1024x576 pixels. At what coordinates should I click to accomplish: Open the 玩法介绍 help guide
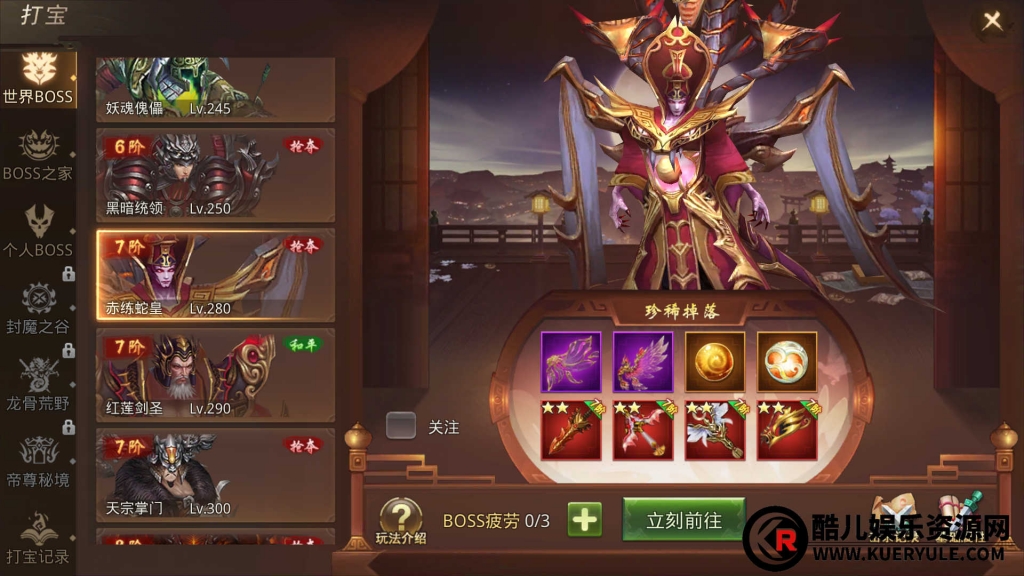point(400,521)
